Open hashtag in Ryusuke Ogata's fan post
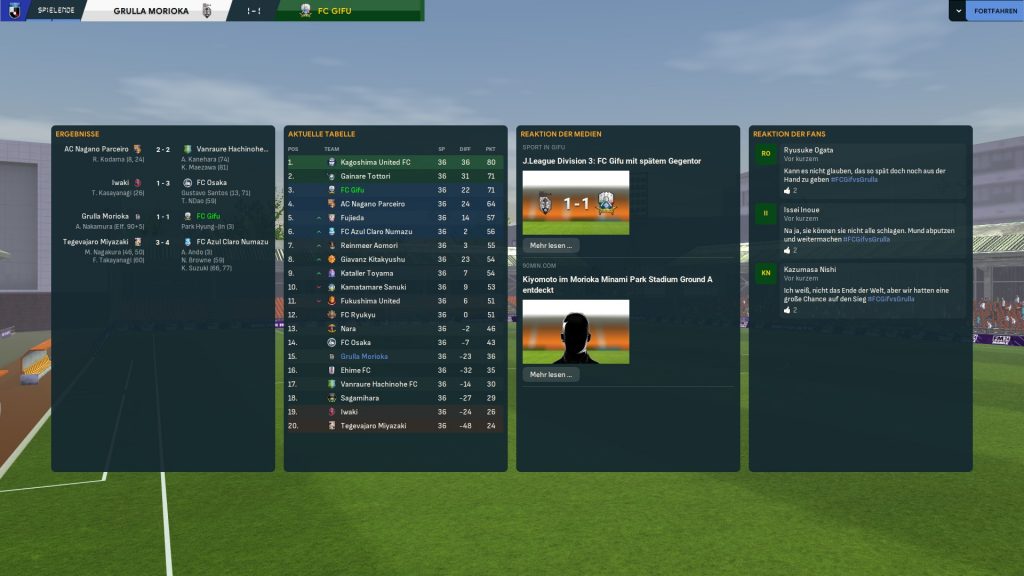Viewport: 1024px width, 576px height. 853,180
